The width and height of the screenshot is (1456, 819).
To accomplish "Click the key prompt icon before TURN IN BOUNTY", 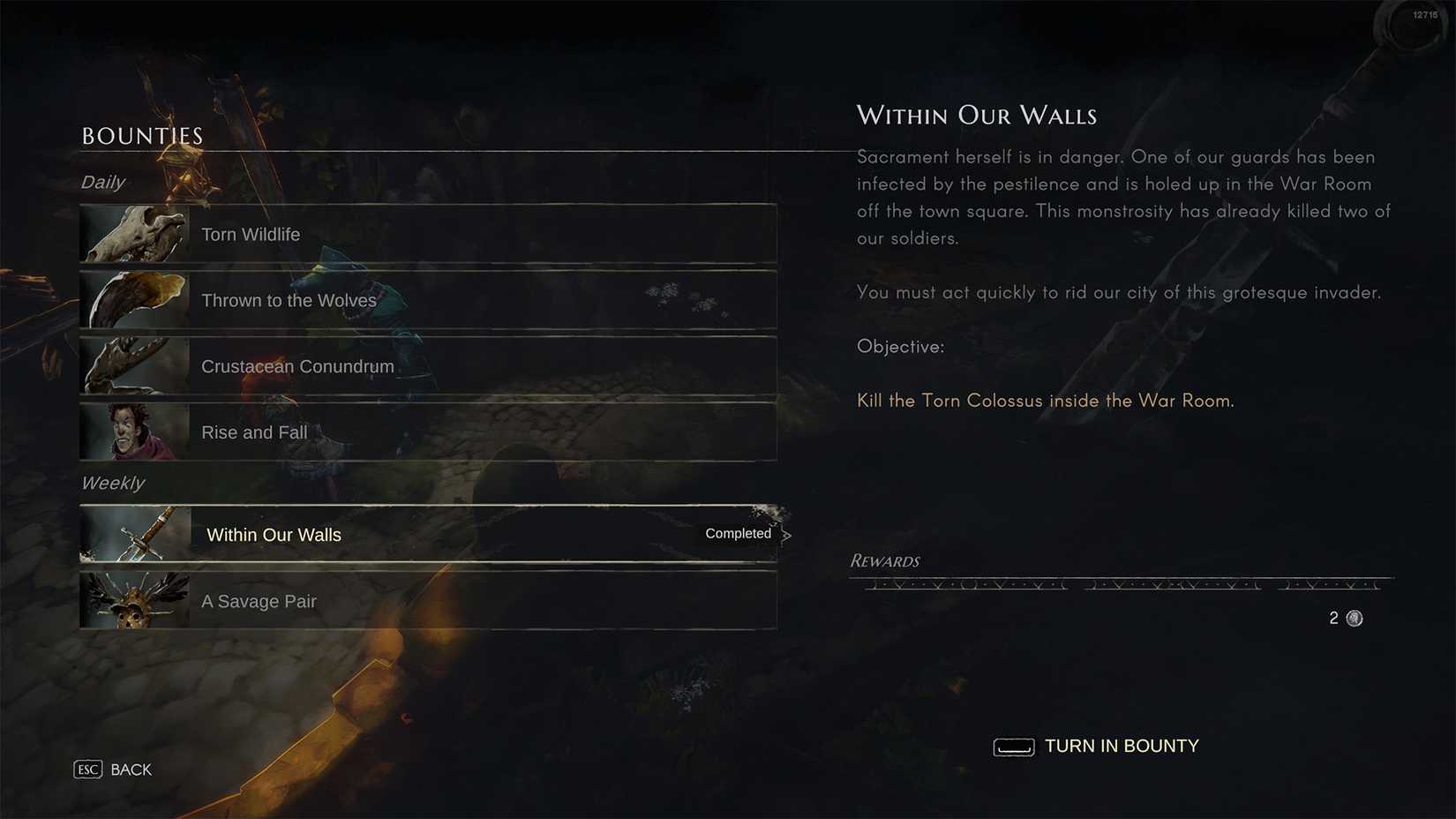I will pos(1013,747).
